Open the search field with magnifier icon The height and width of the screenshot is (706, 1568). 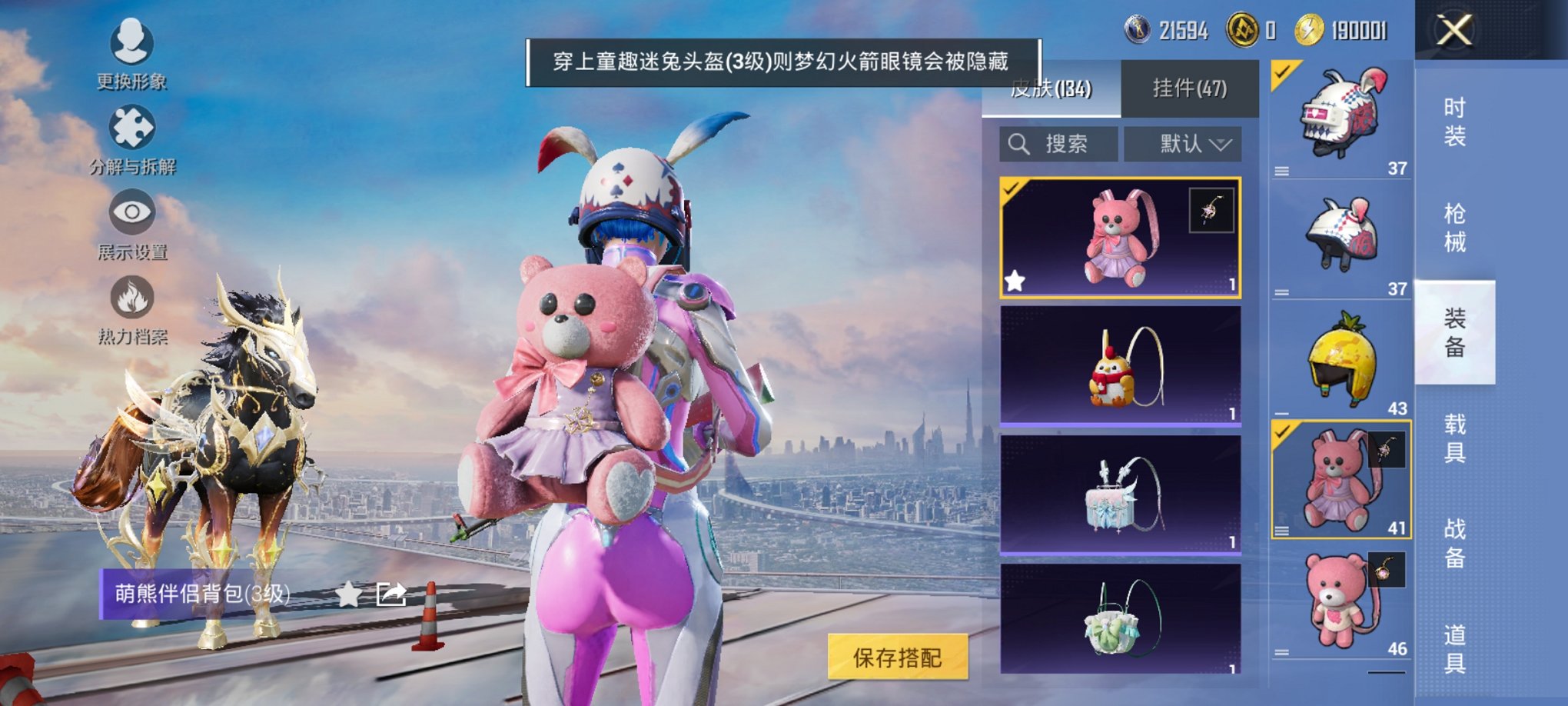(1059, 143)
